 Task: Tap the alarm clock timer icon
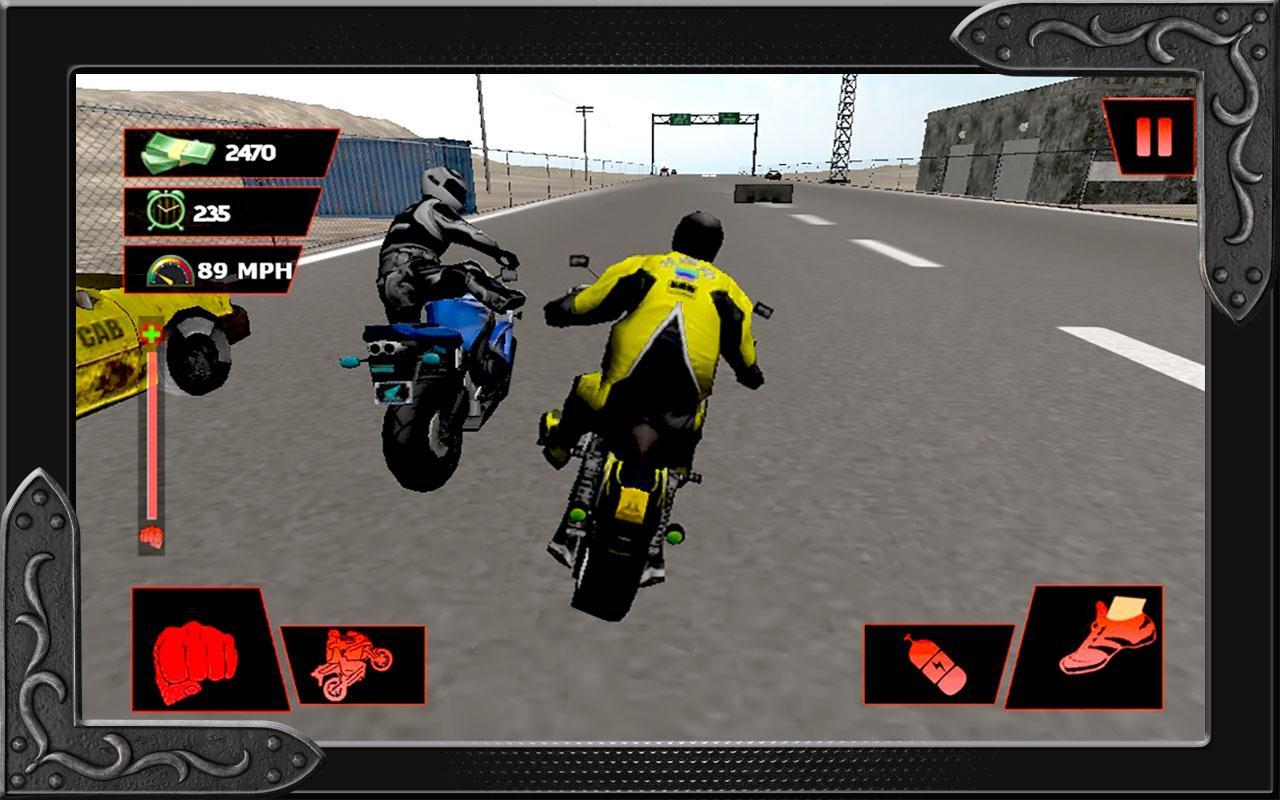coord(166,211)
